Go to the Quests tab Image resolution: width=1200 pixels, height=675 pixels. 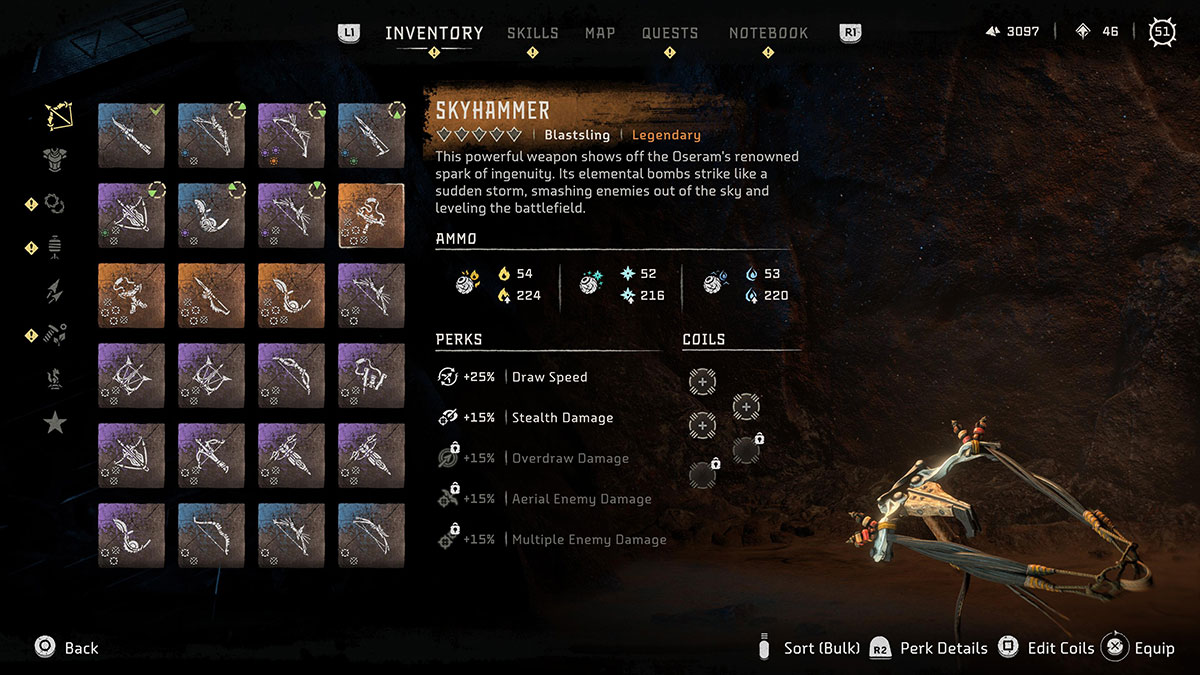(x=670, y=33)
